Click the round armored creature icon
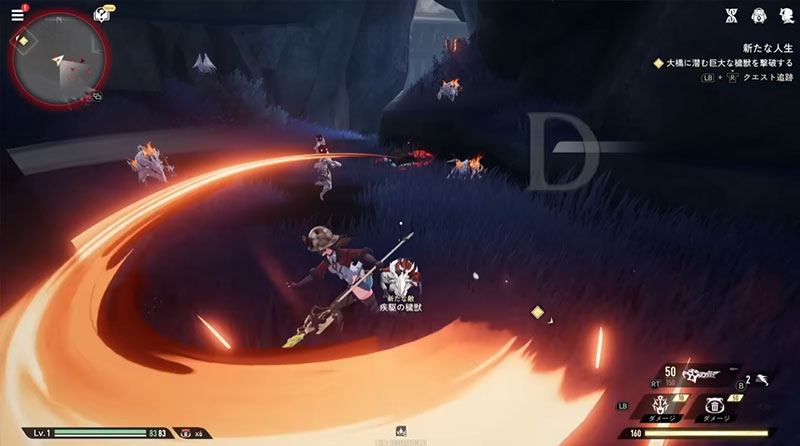 [x=759, y=15]
